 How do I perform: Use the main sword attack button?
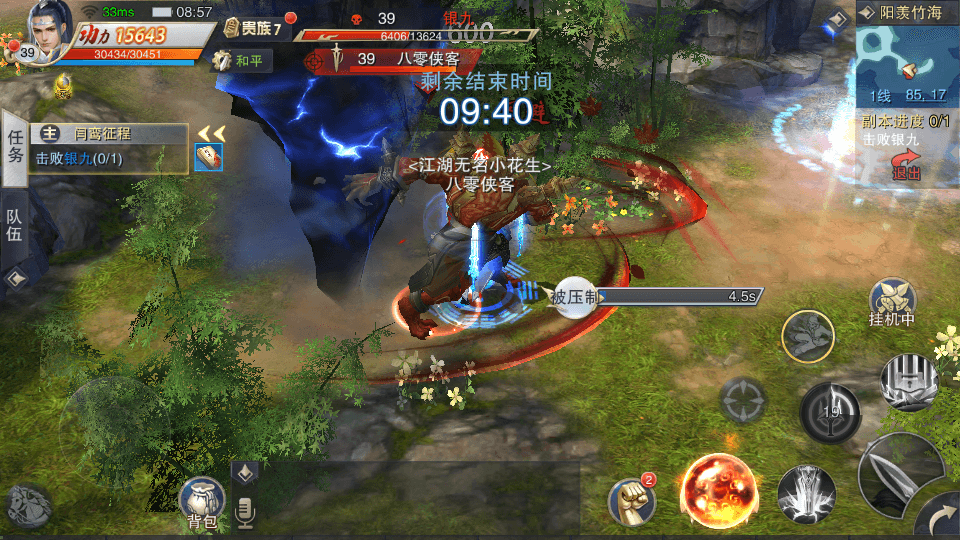(x=895, y=473)
